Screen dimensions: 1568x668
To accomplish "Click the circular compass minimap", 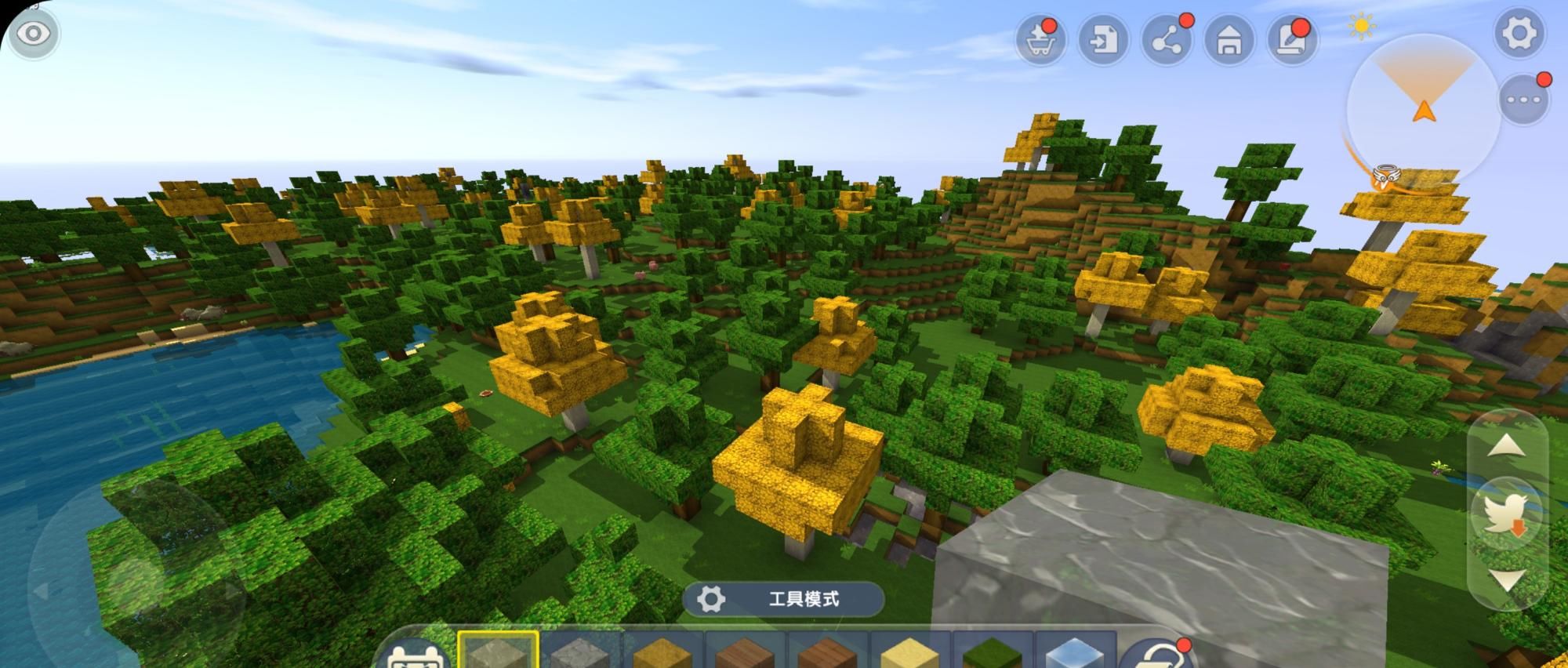I will point(1424,110).
